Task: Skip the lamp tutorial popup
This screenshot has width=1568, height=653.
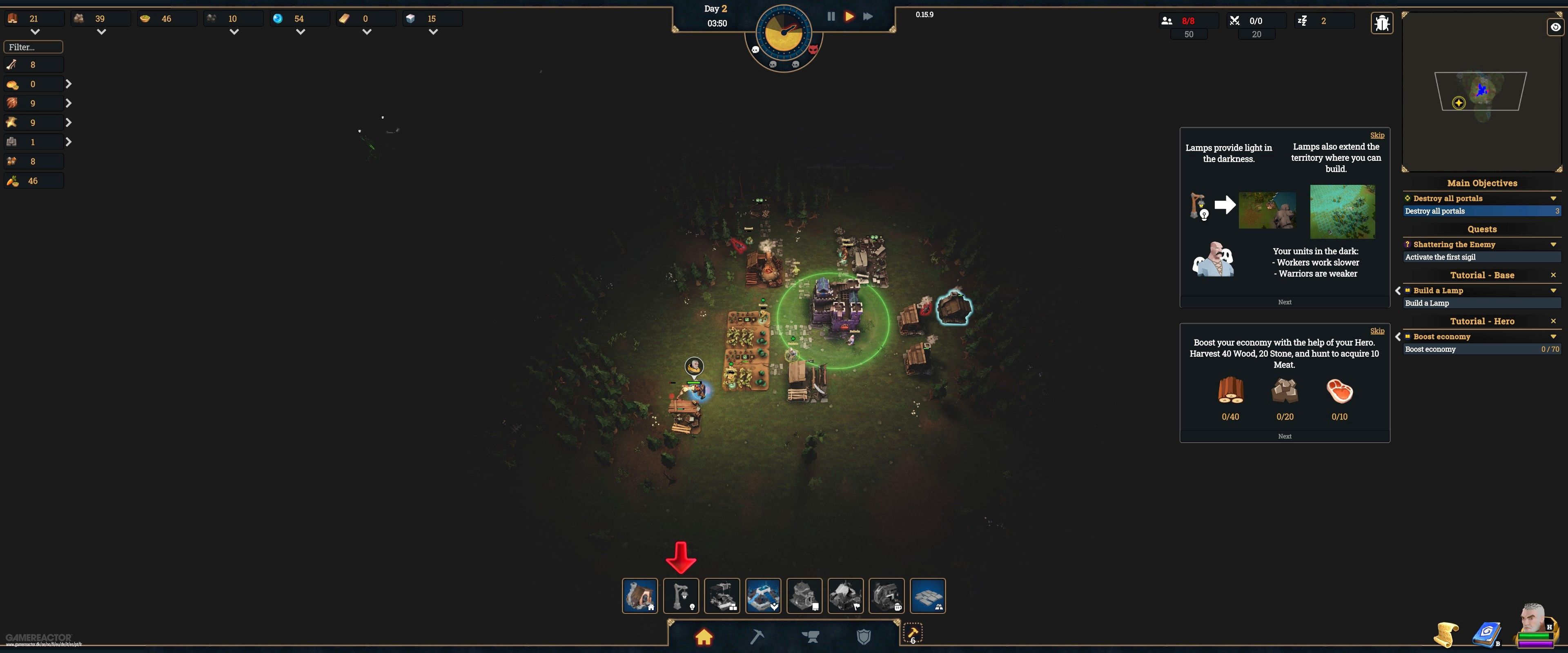Action: pyautogui.click(x=1377, y=135)
